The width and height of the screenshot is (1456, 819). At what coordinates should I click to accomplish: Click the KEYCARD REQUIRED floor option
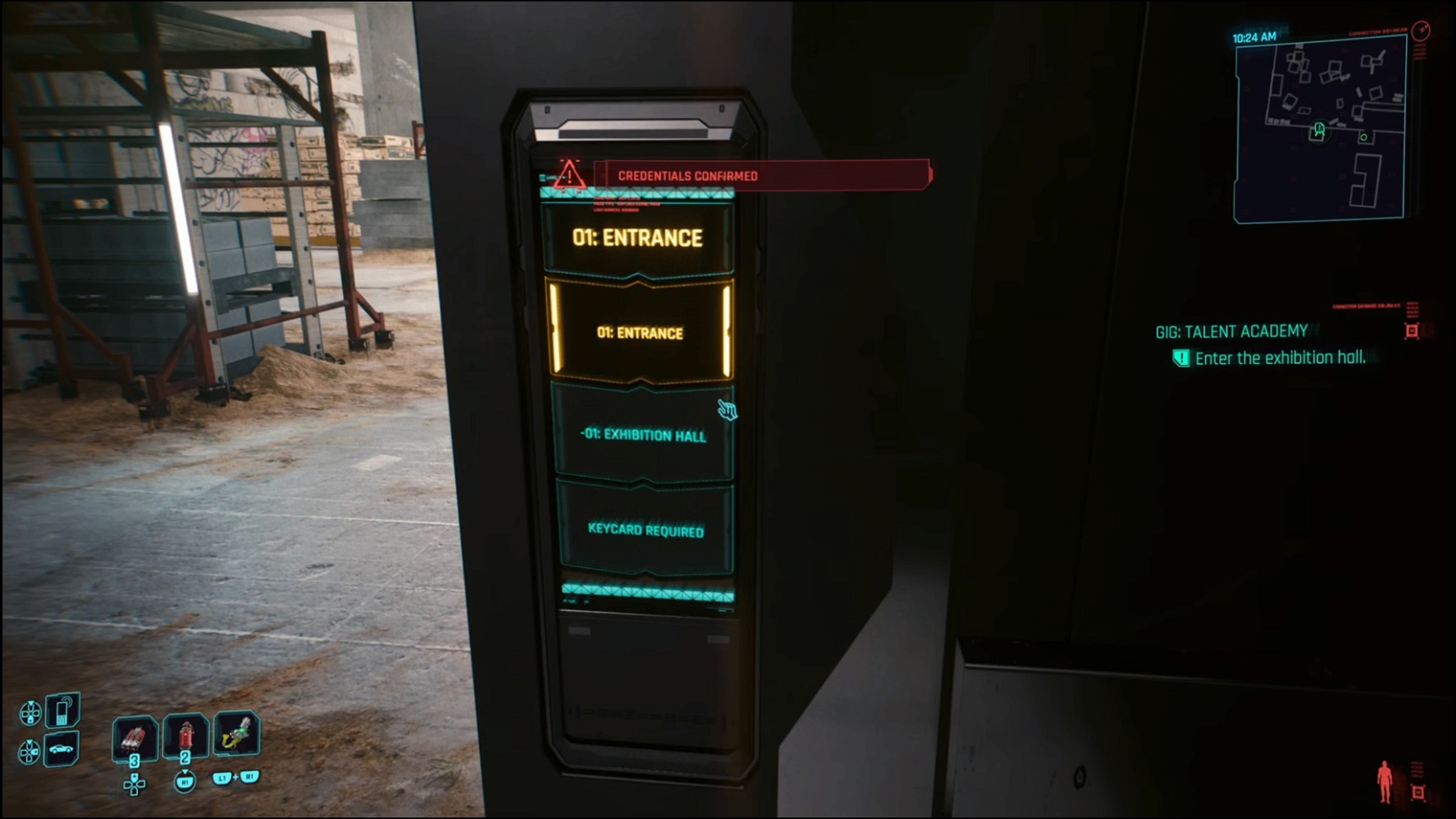(645, 531)
